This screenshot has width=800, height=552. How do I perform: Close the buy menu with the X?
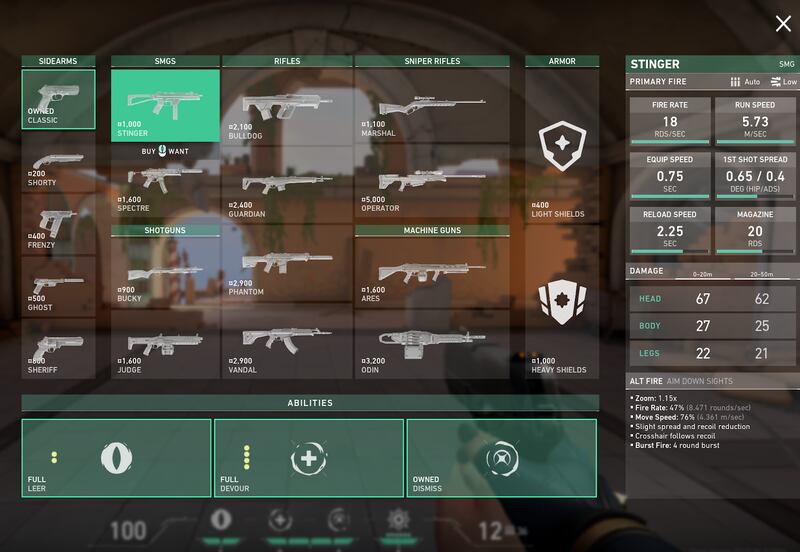point(783,24)
